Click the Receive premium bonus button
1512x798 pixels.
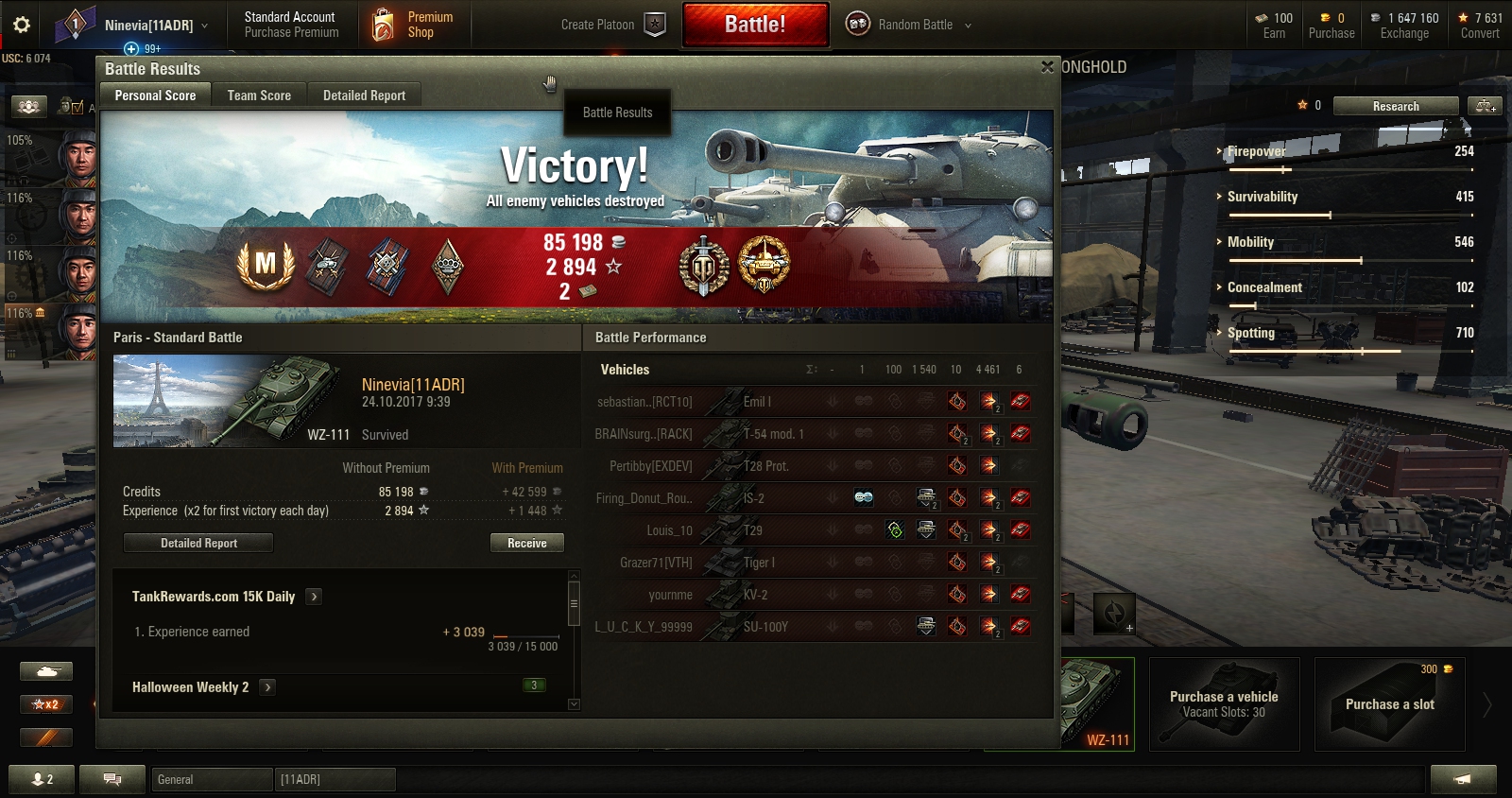point(526,543)
